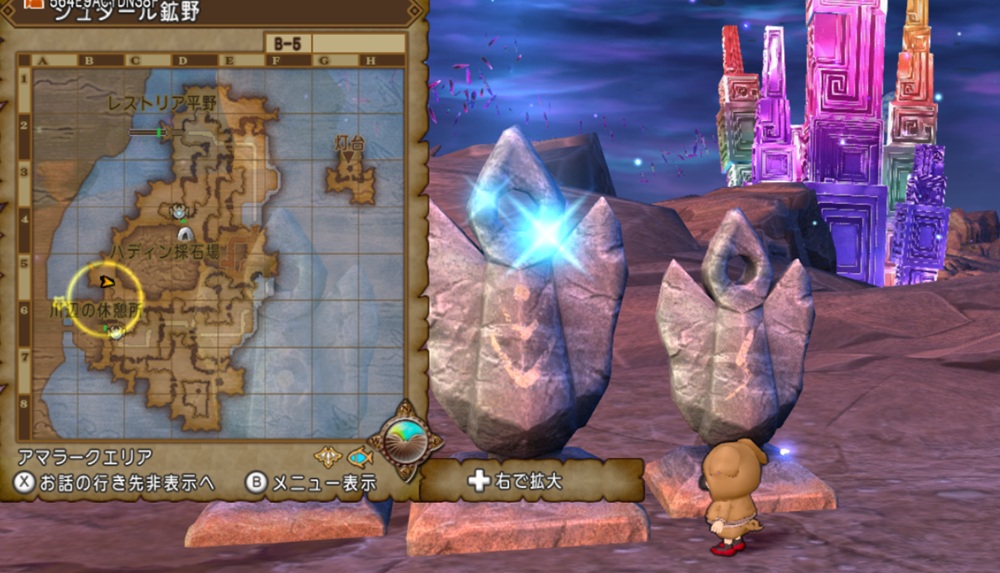This screenshot has width=1000, height=573.
Task: Hide story destination via お話の行き先非表示へ
Action: point(115,483)
